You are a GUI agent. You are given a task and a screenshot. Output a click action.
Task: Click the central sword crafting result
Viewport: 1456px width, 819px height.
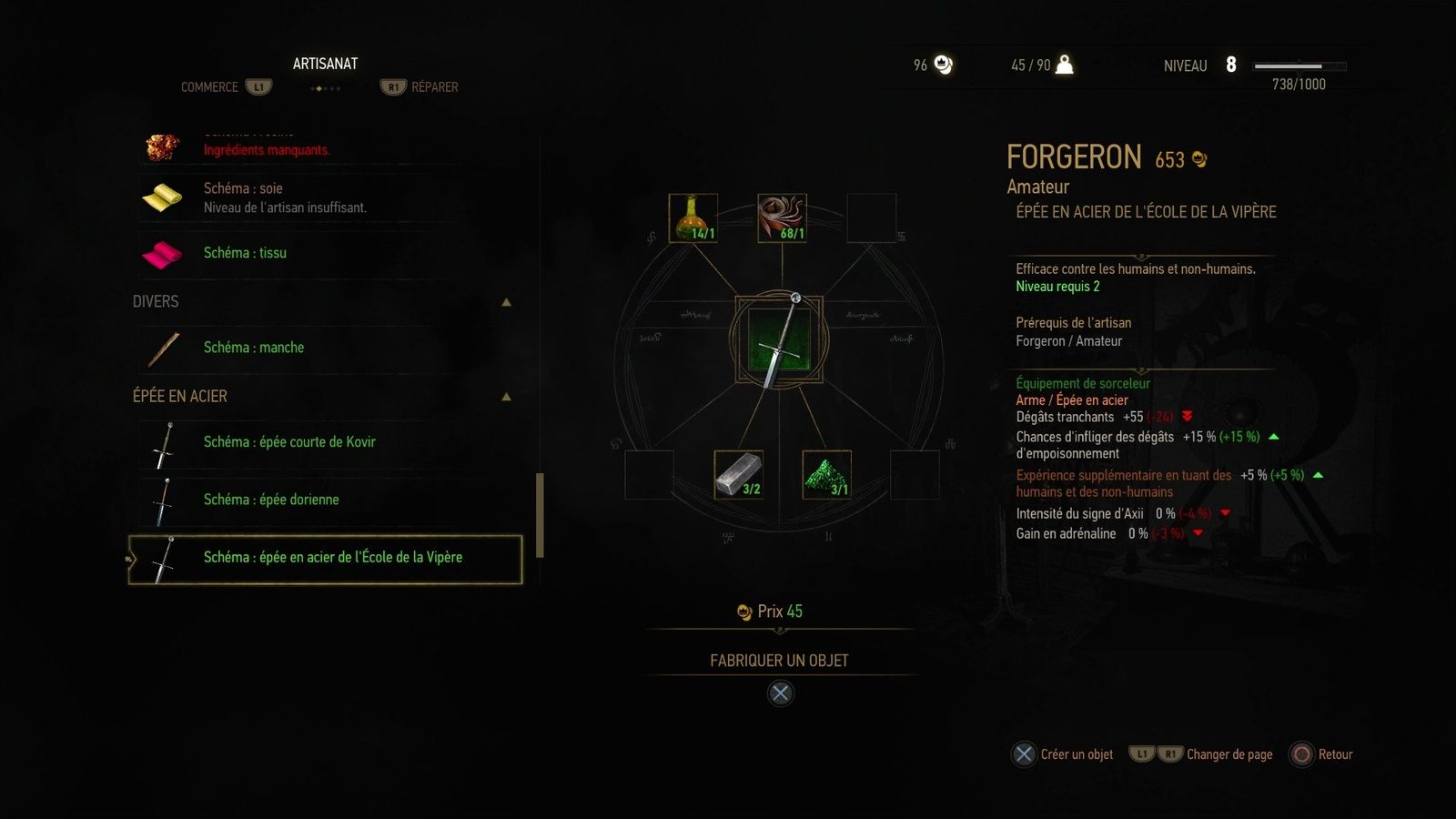point(779,340)
